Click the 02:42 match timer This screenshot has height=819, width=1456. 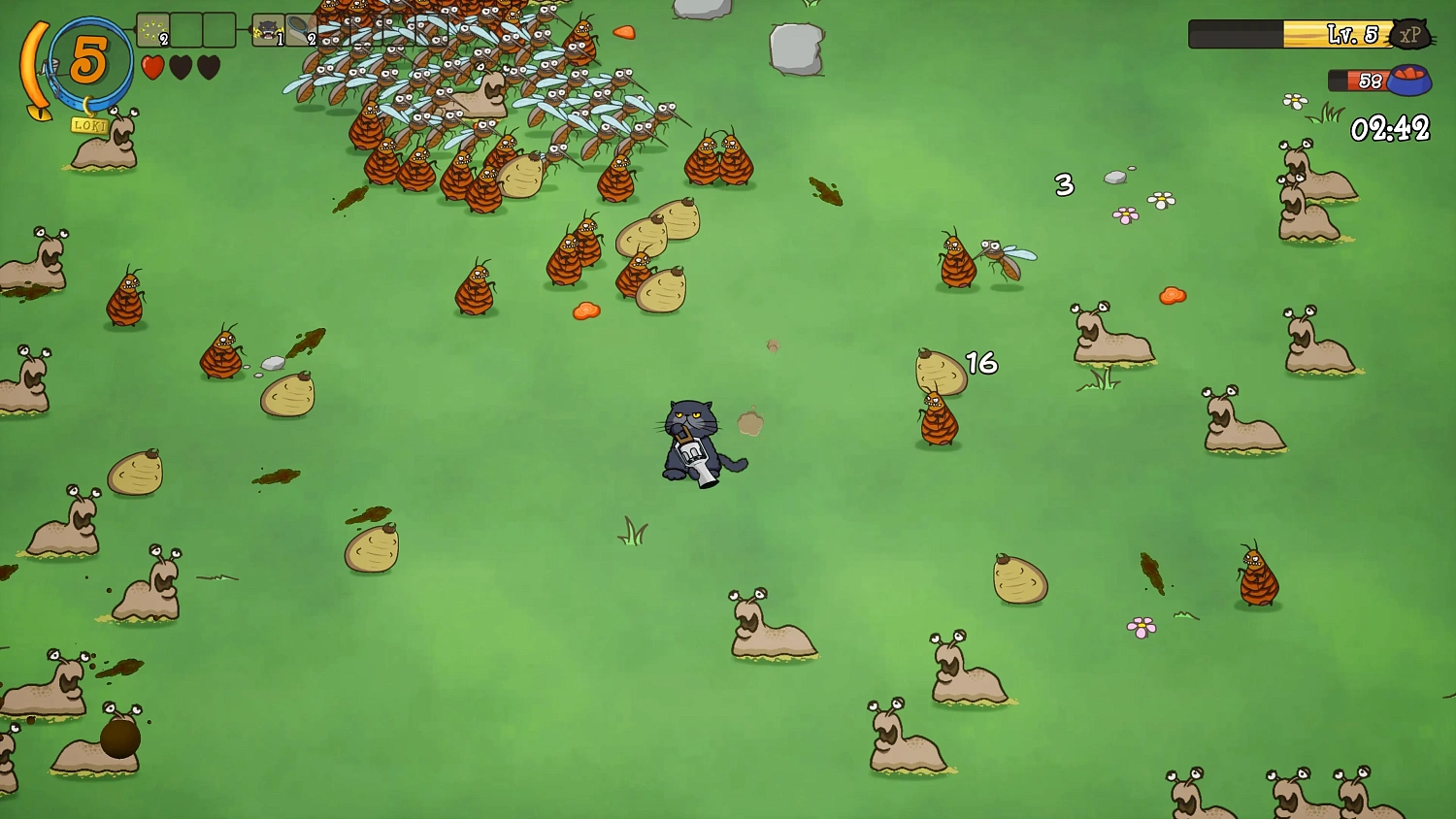tap(1390, 126)
